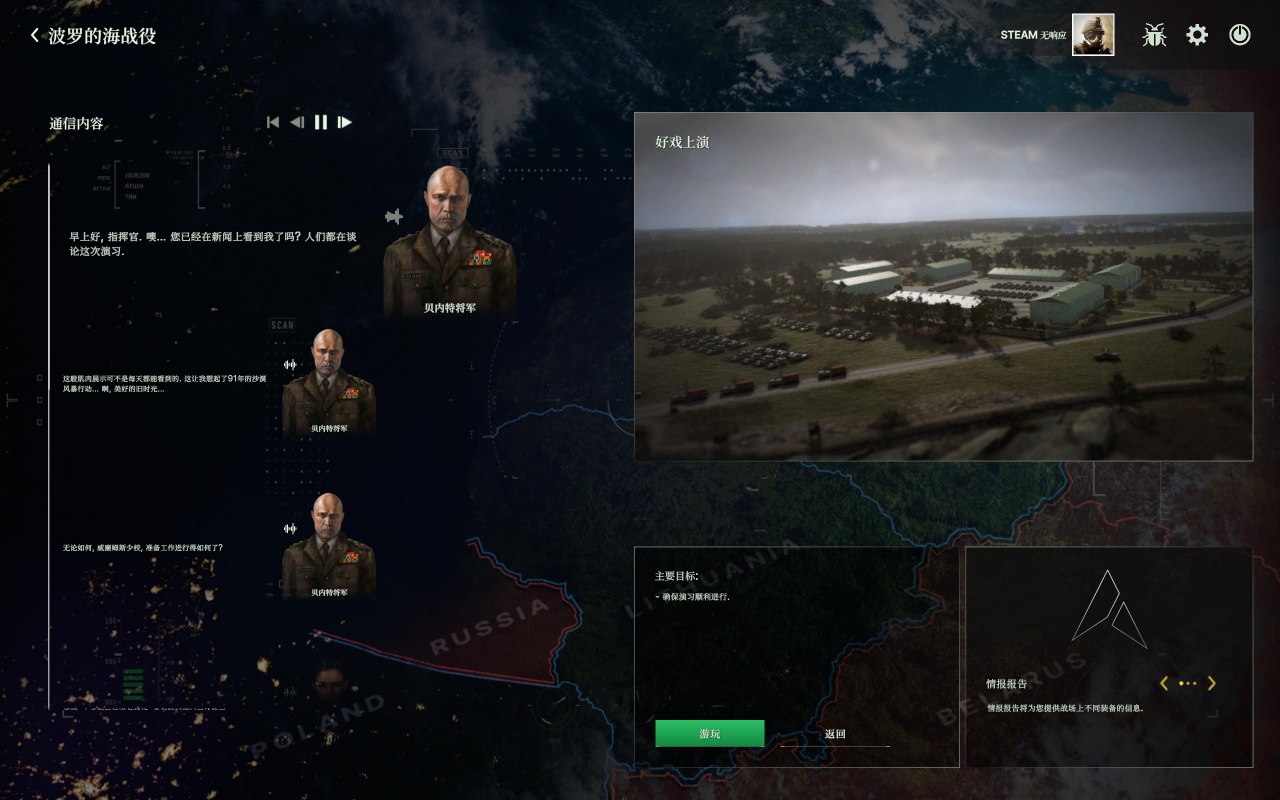Viewport: 1280px width, 800px height.
Task: Go to the previous intelligence report page
Action: 1164,683
